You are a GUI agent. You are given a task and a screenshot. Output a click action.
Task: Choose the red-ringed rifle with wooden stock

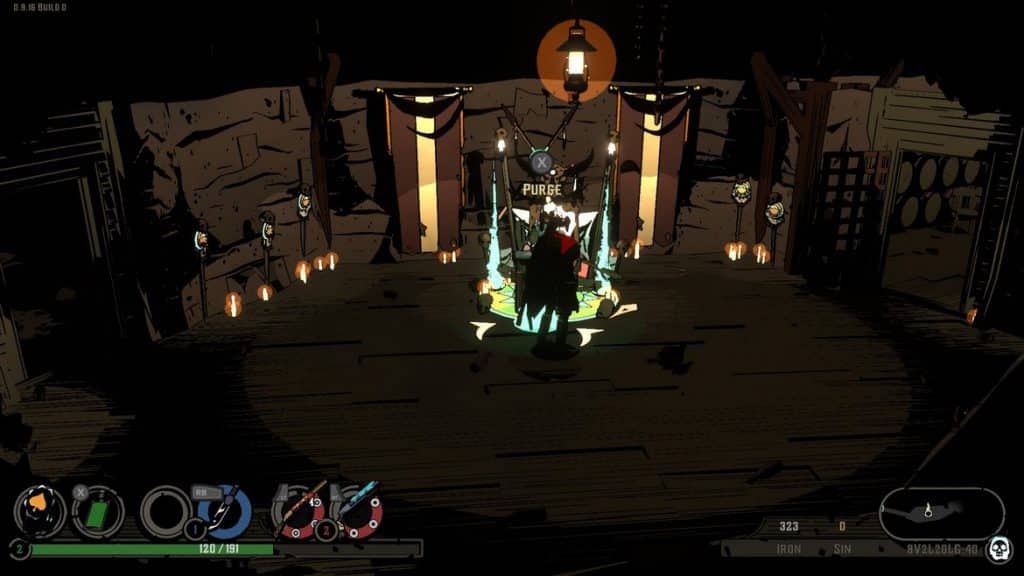(299, 510)
